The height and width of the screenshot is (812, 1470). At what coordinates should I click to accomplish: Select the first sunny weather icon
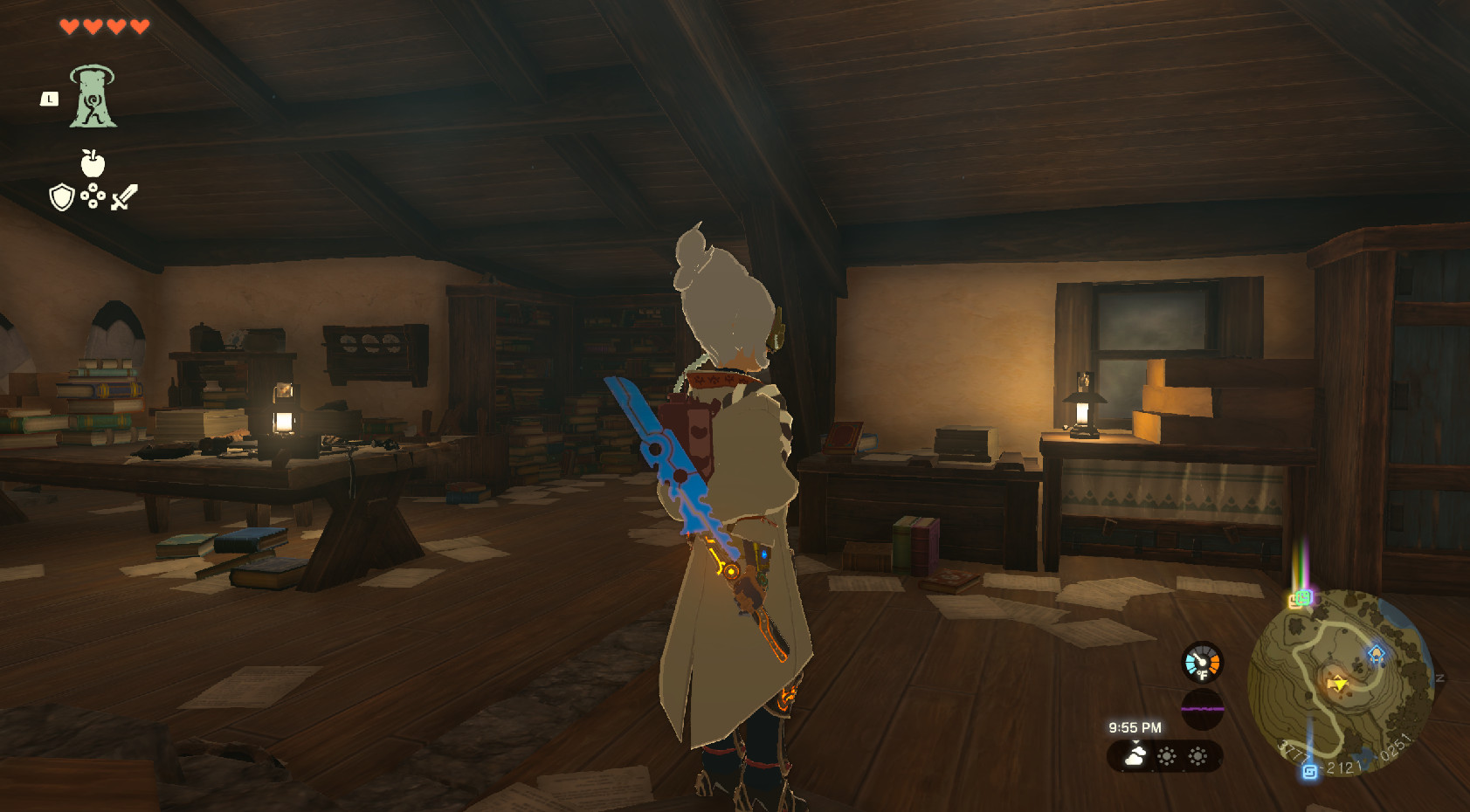click(x=1168, y=755)
